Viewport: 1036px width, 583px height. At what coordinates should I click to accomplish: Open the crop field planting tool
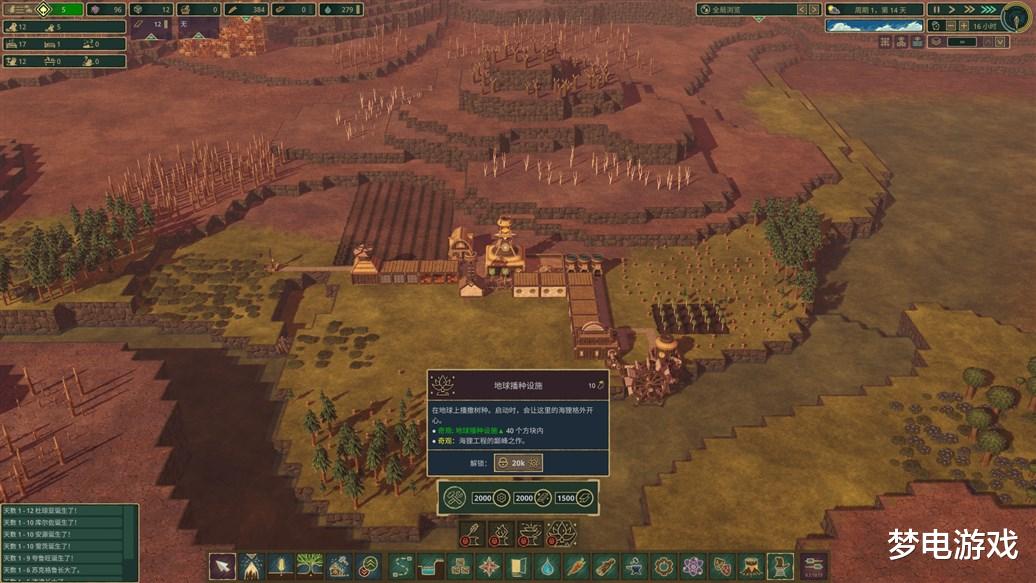pyautogui.click(x=281, y=566)
